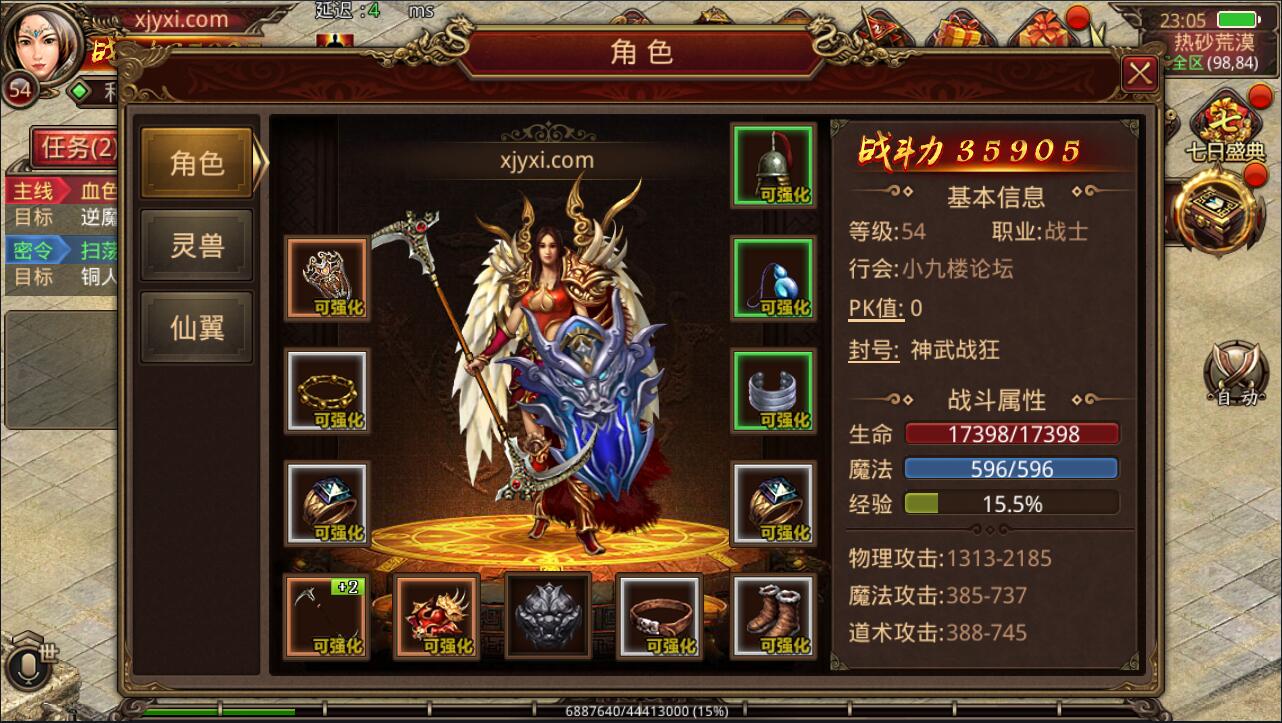Select the 角色 character tab

tap(196, 161)
